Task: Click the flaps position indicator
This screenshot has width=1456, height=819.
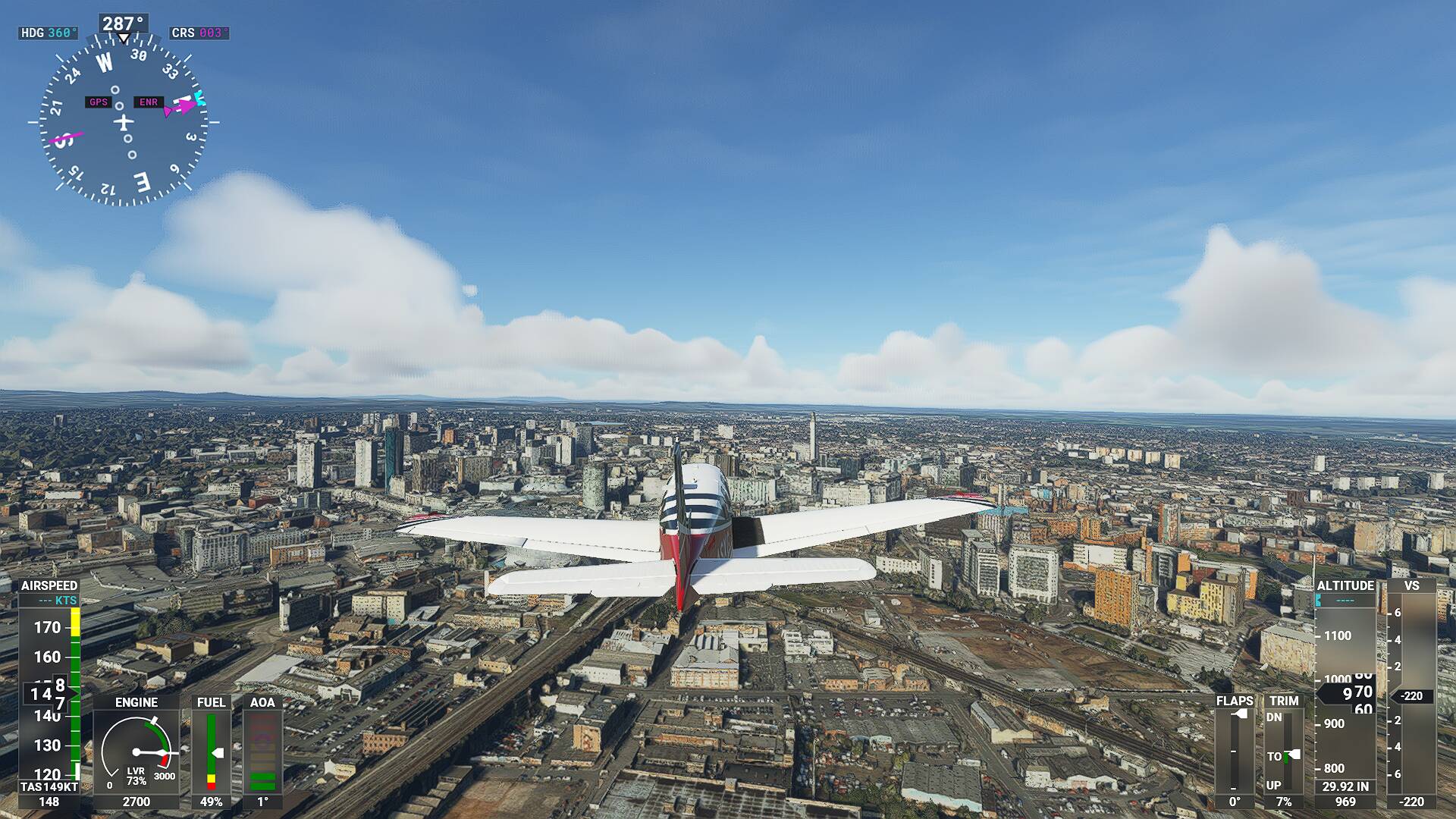Action: [1234, 751]
